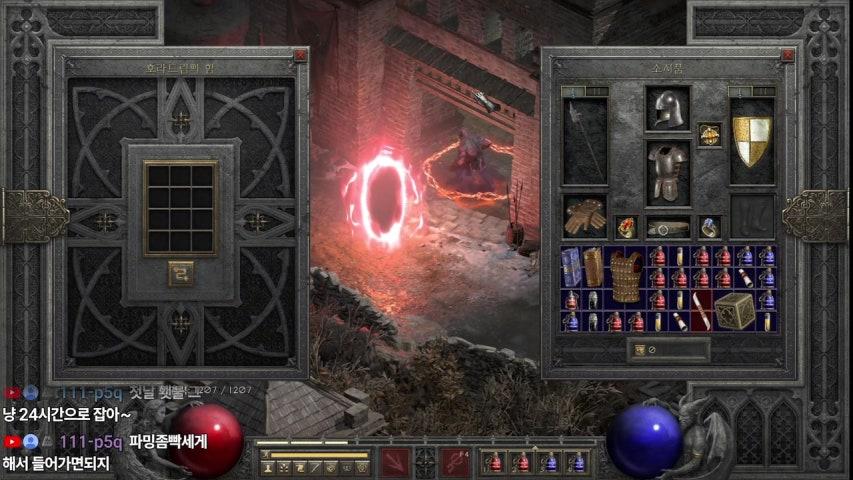Select the blue gem ring slot
Screen dimensions: 853x480
709,227
